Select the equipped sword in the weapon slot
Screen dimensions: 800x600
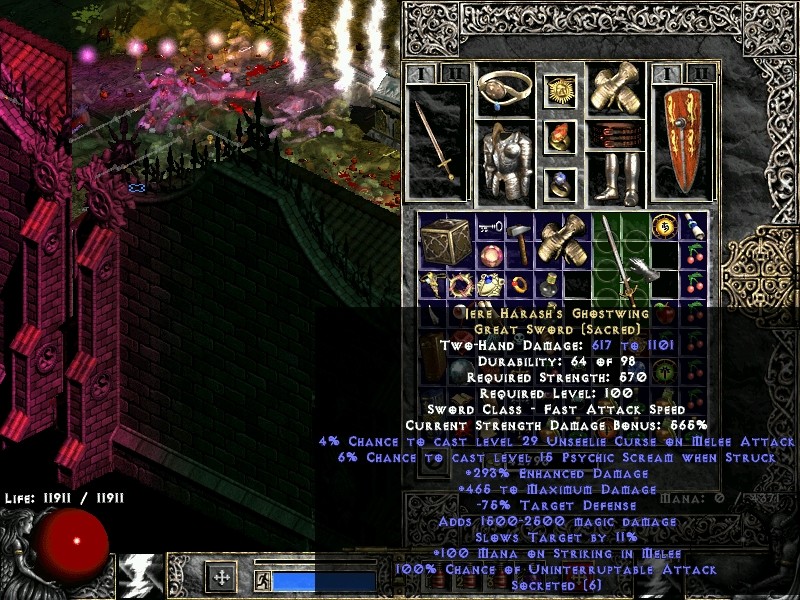pyautogui.click(x=437, y=140)
